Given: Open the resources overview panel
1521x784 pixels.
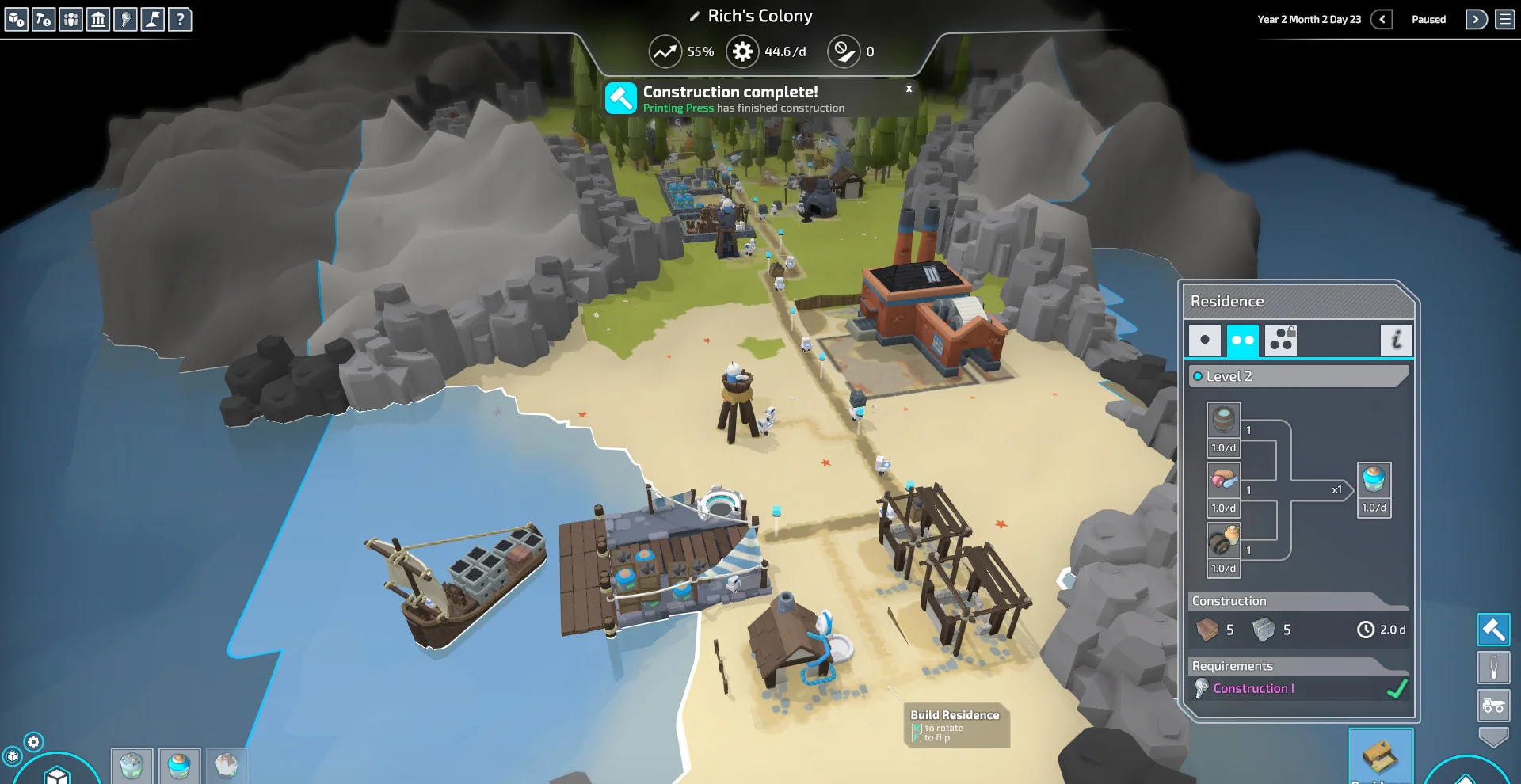Looking at the screenshot, I should (x=16, y=20).
